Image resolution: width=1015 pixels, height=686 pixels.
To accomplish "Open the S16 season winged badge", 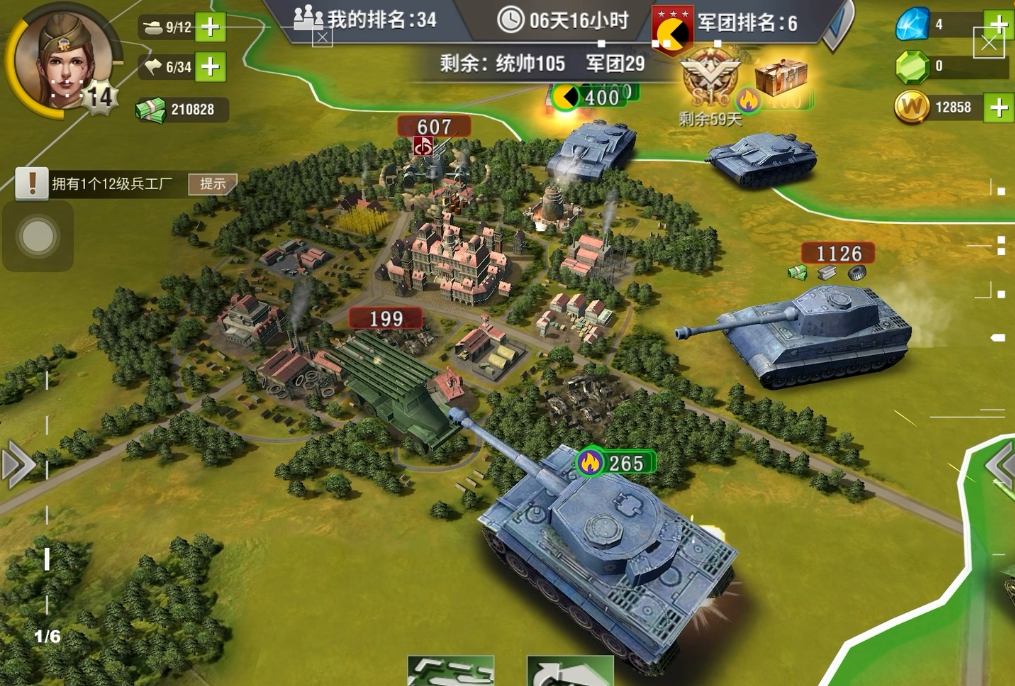I will [709, 78].
